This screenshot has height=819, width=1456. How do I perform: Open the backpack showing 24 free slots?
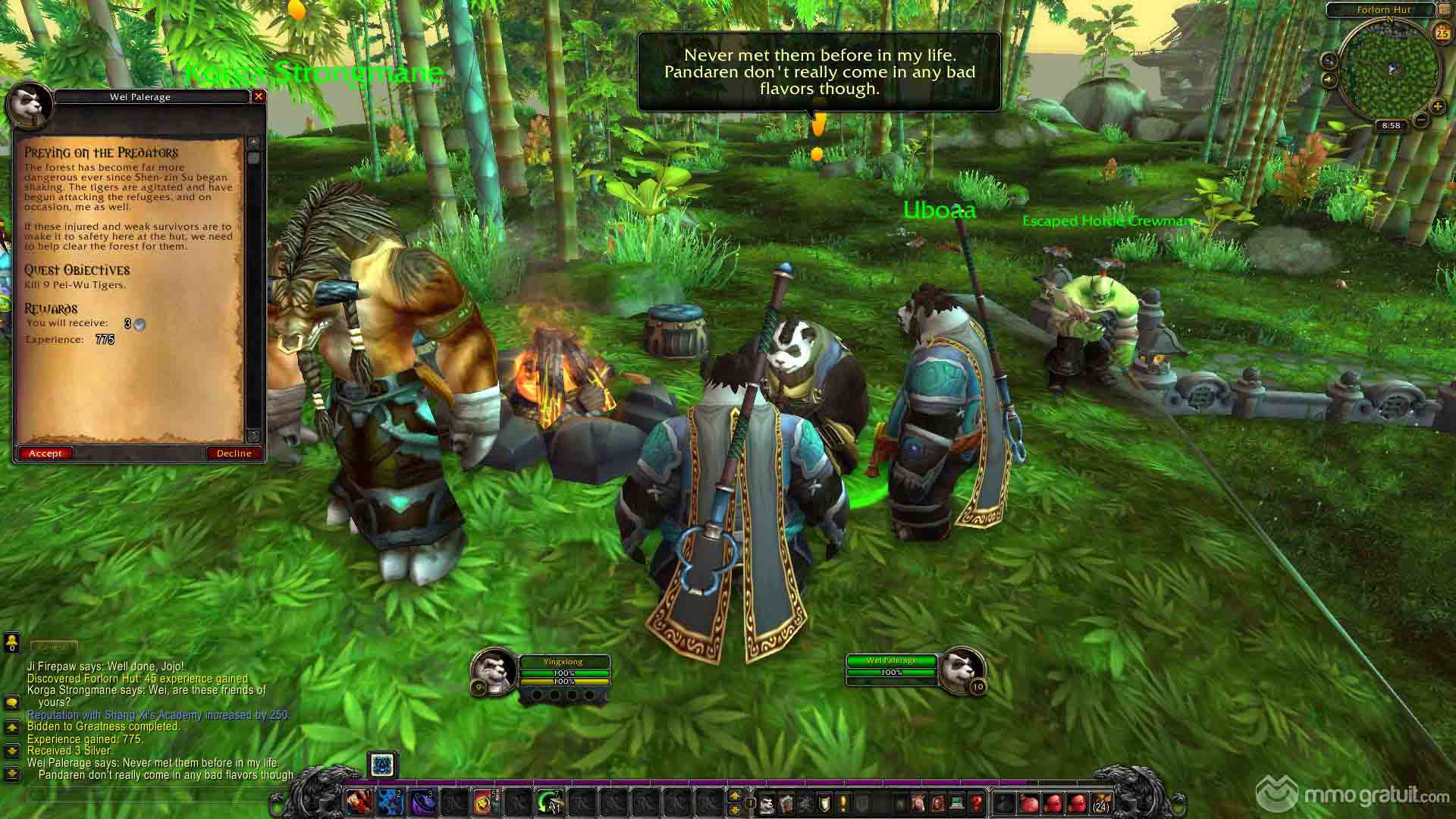coord(1099,802)
